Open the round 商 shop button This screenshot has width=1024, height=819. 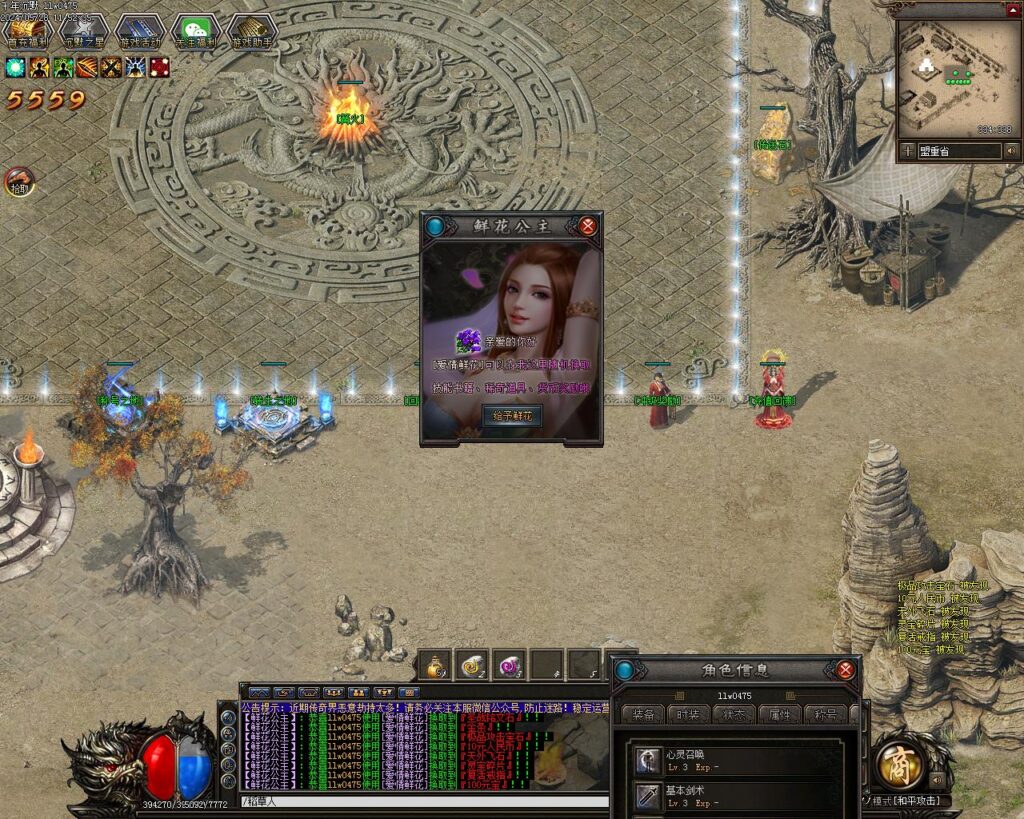pyautogui.click(x=899, y=764)
